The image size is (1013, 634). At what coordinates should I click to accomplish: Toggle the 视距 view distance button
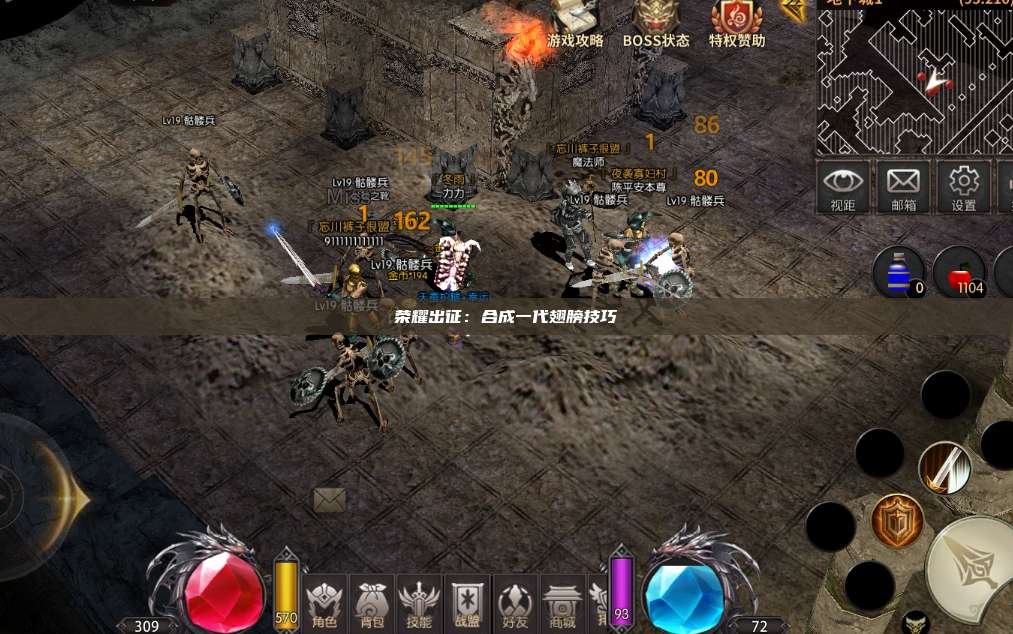click(x=843, y=187)
